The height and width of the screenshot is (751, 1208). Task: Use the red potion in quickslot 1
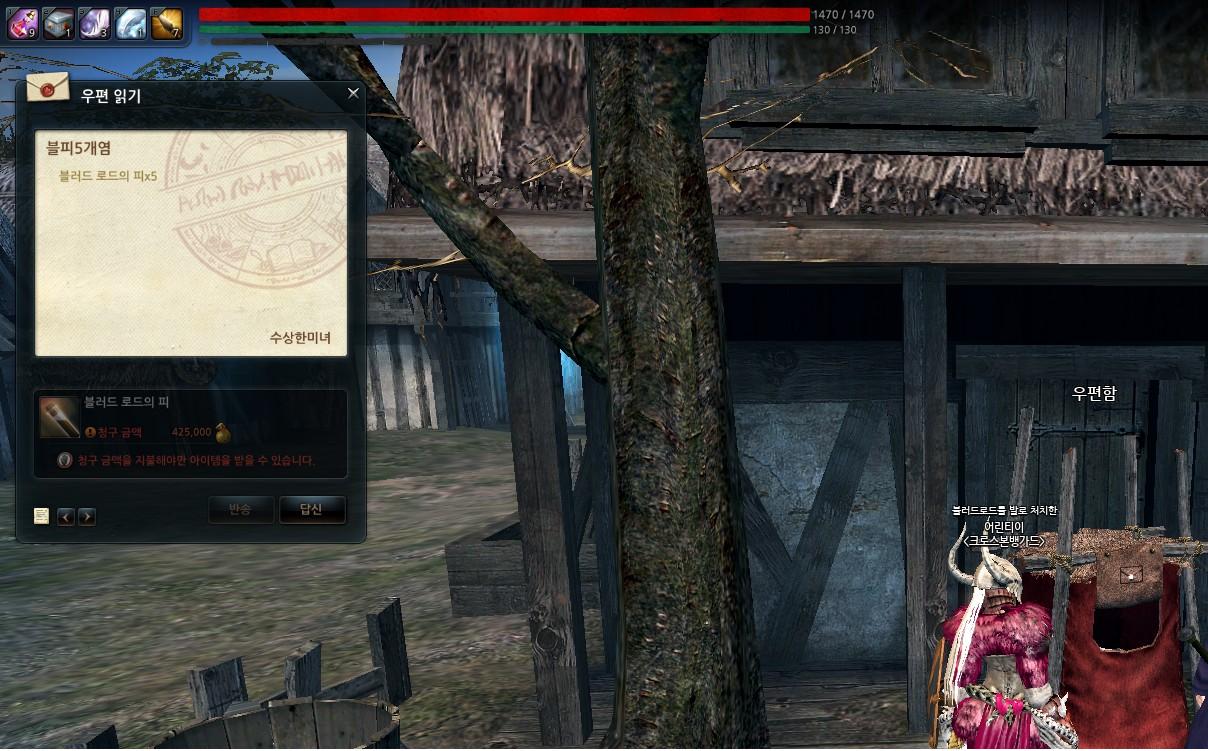click(23, 24)
